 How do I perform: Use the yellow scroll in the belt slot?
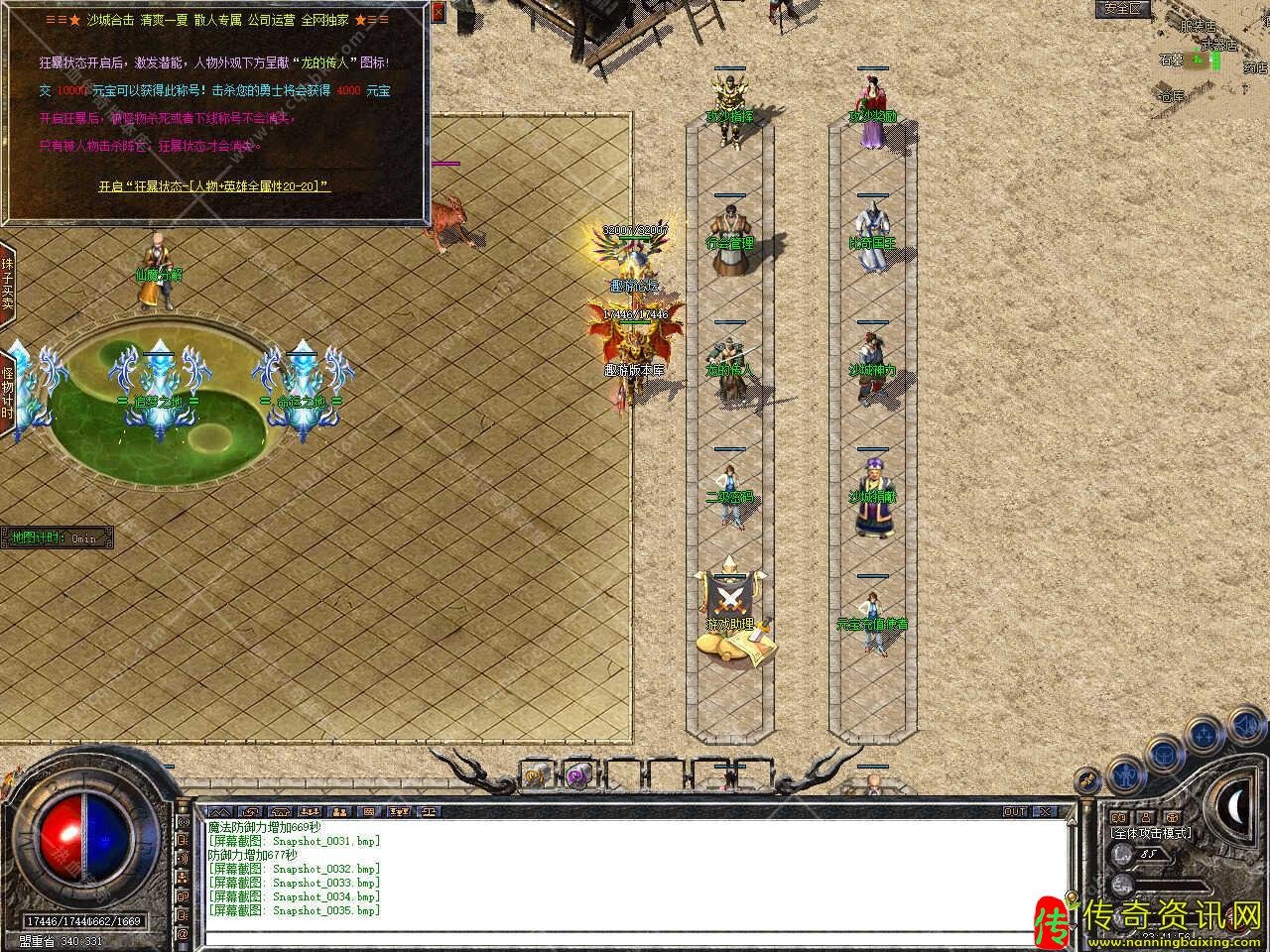(x=537, y=774)
